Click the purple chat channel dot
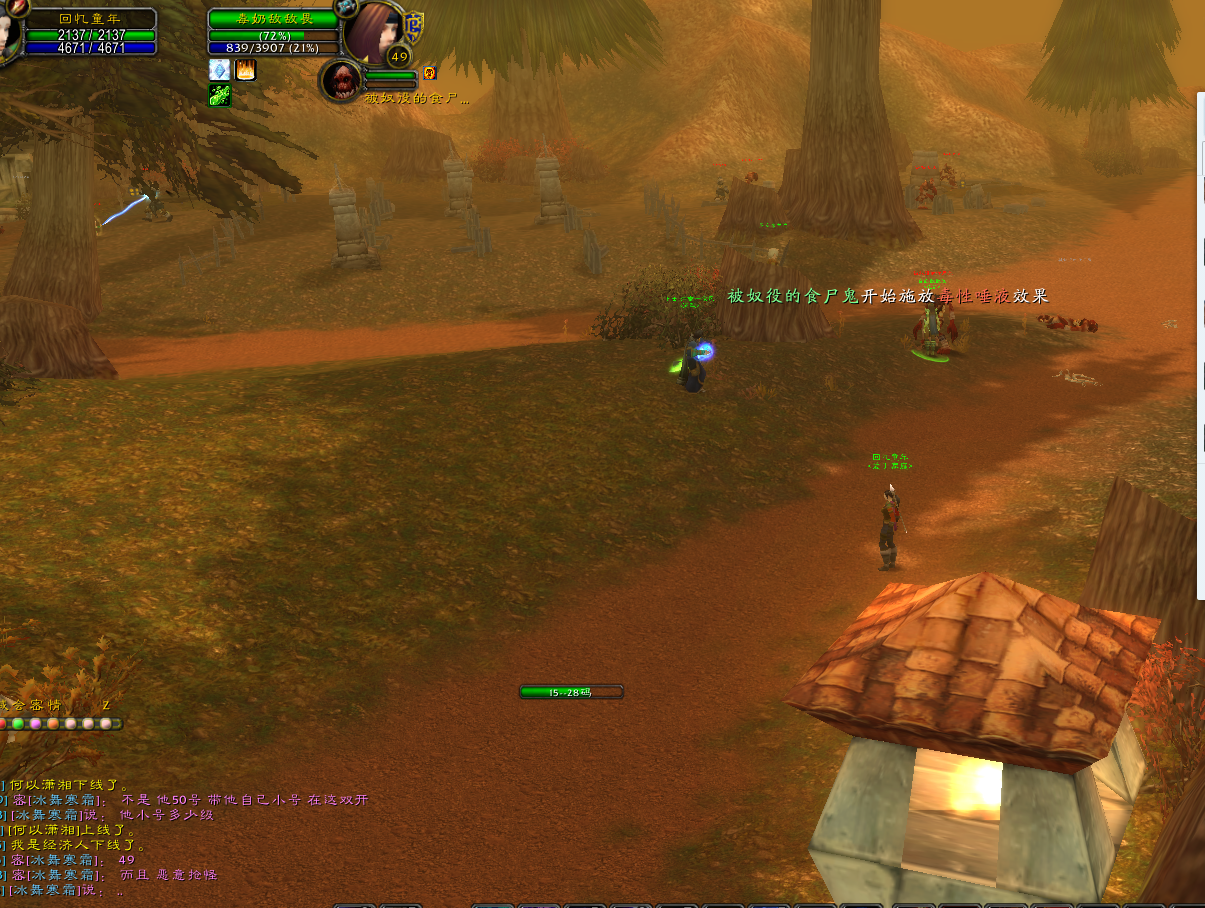Viewport: 1205px width, 908px height. pyautogui.click(x=35, y=723)
